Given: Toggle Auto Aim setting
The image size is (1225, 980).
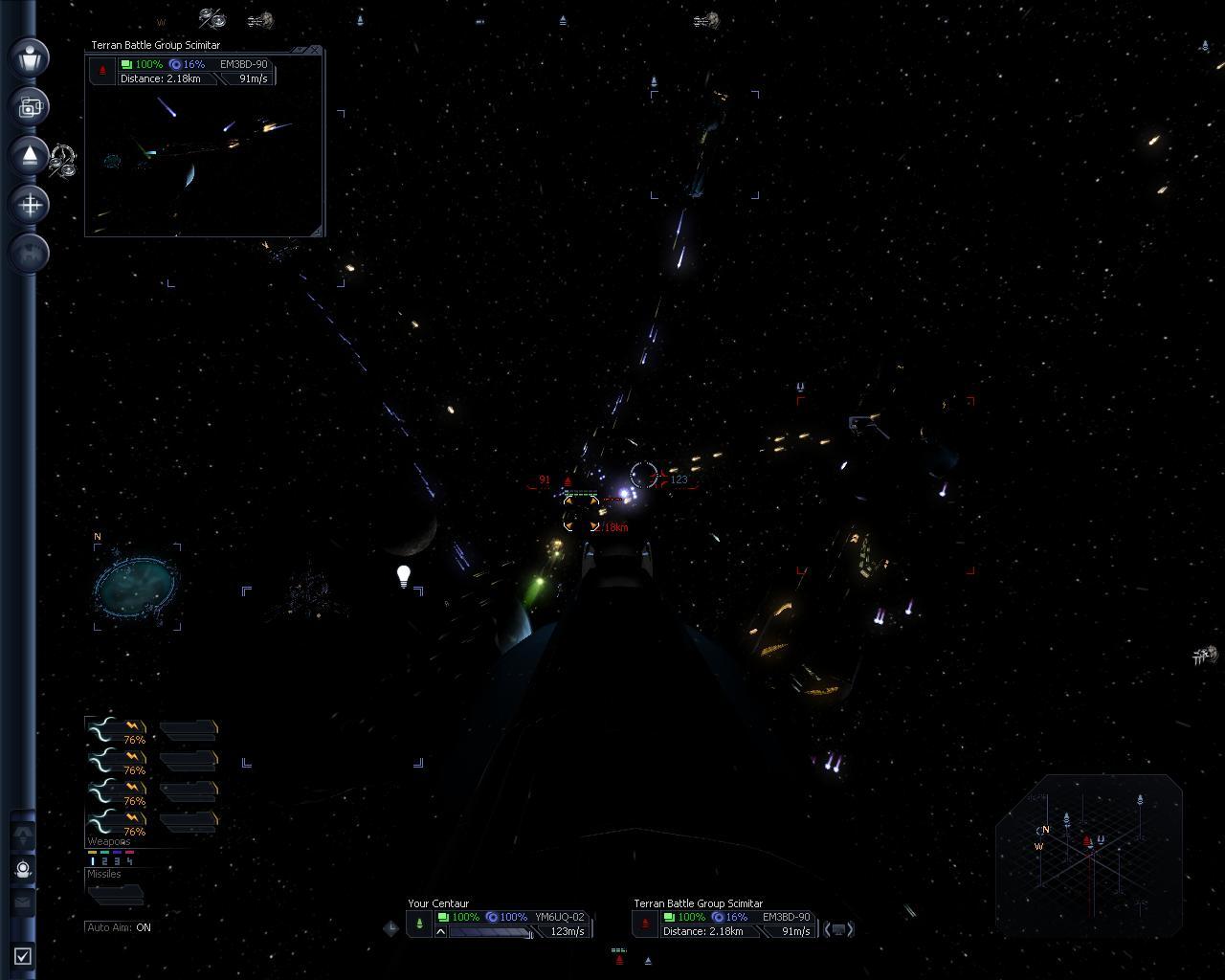Looking at the screenshot, I should click(119, 927).
